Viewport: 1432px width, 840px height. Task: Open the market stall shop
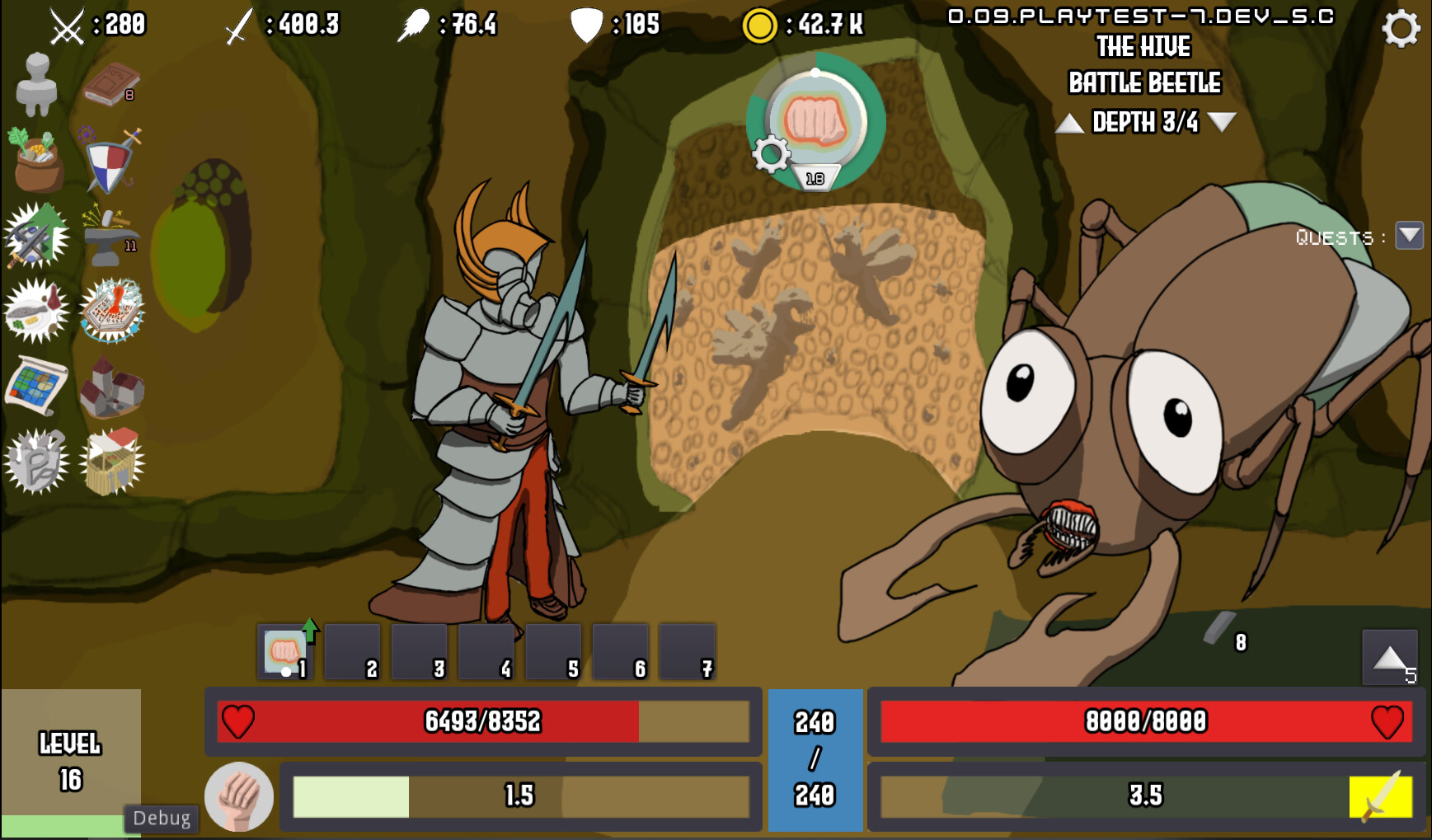113,462
